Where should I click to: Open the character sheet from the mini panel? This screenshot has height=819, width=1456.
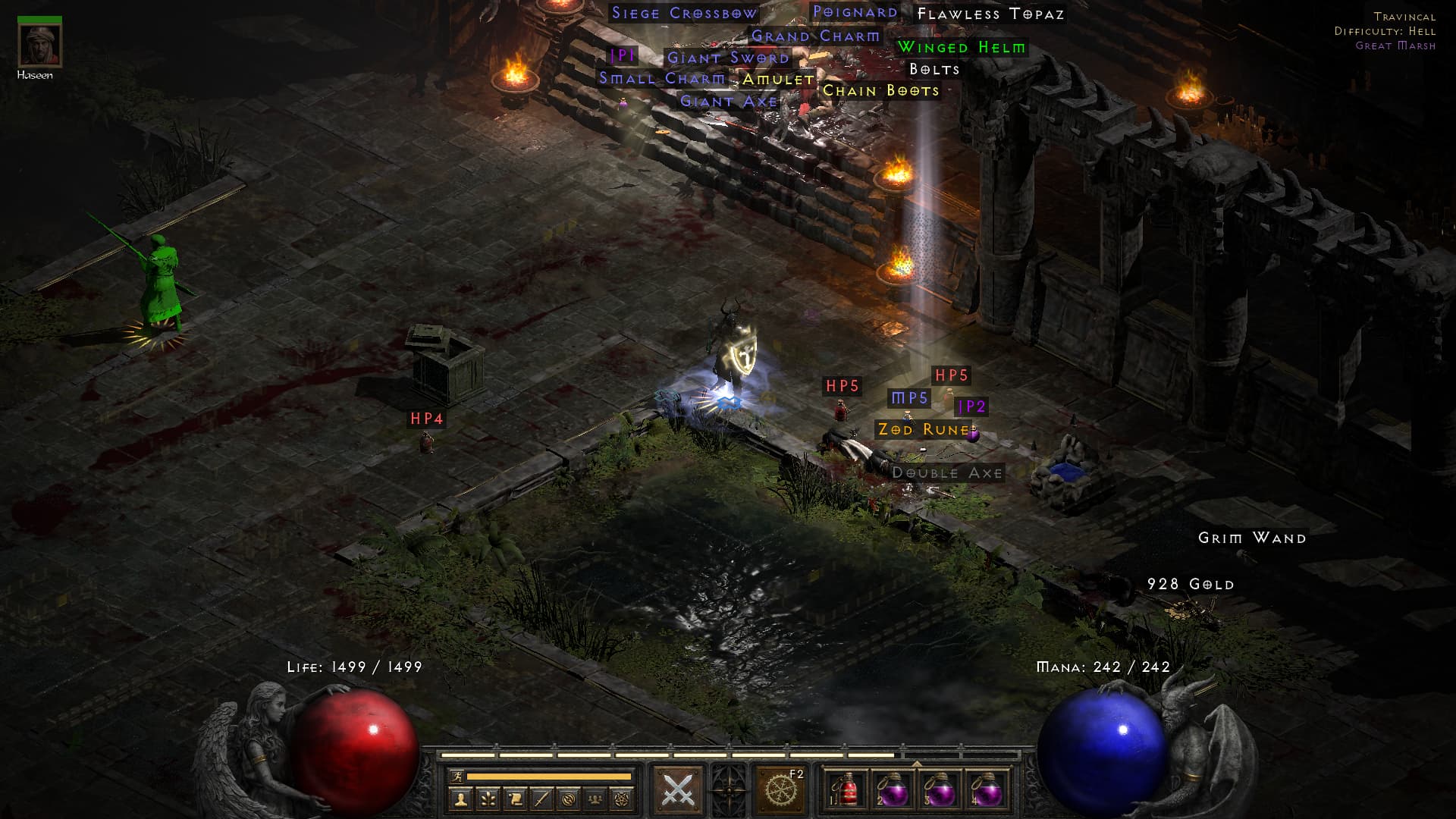click(x=460, y=798)
